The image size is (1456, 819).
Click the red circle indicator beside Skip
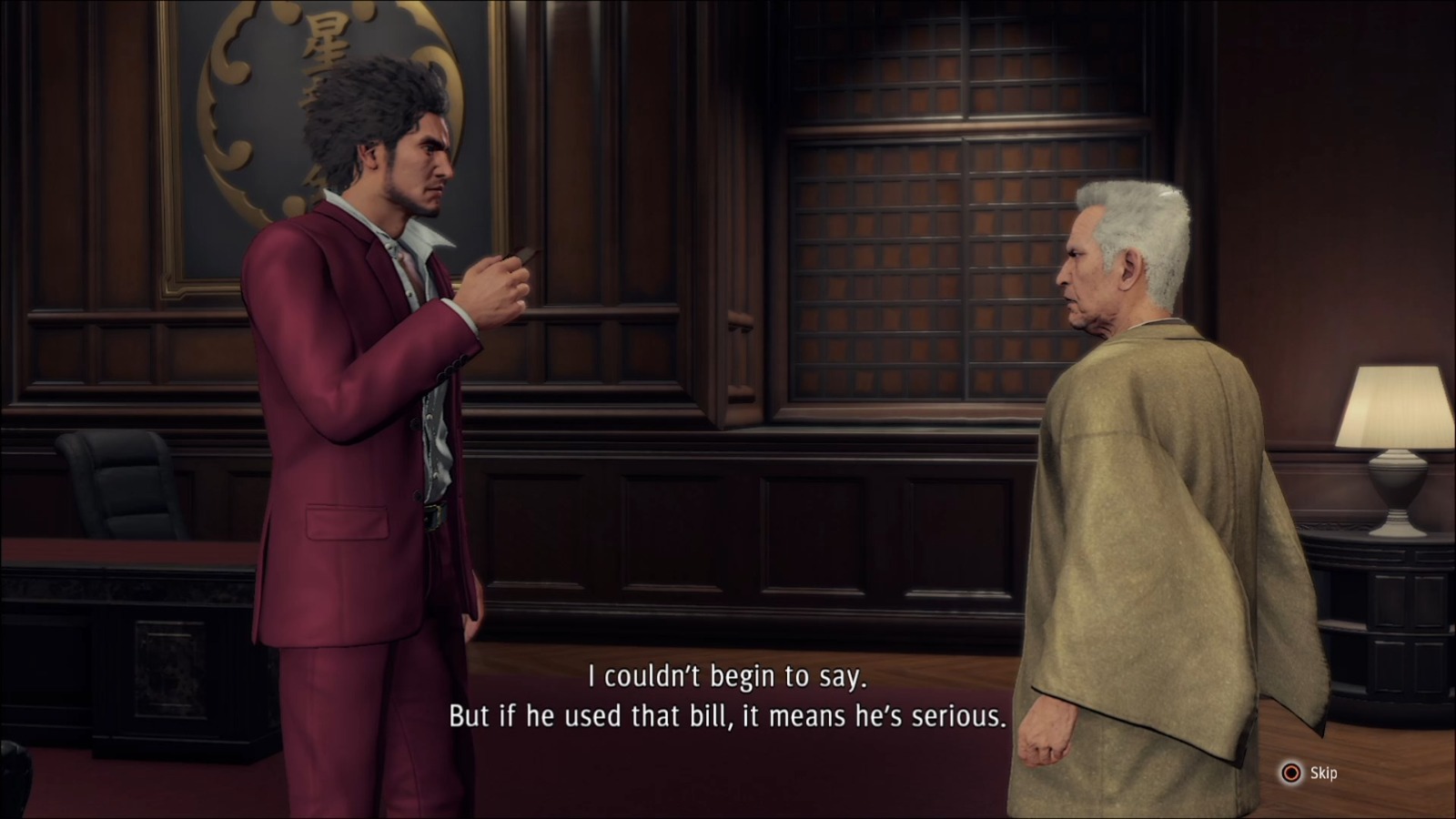point(1290,772)
